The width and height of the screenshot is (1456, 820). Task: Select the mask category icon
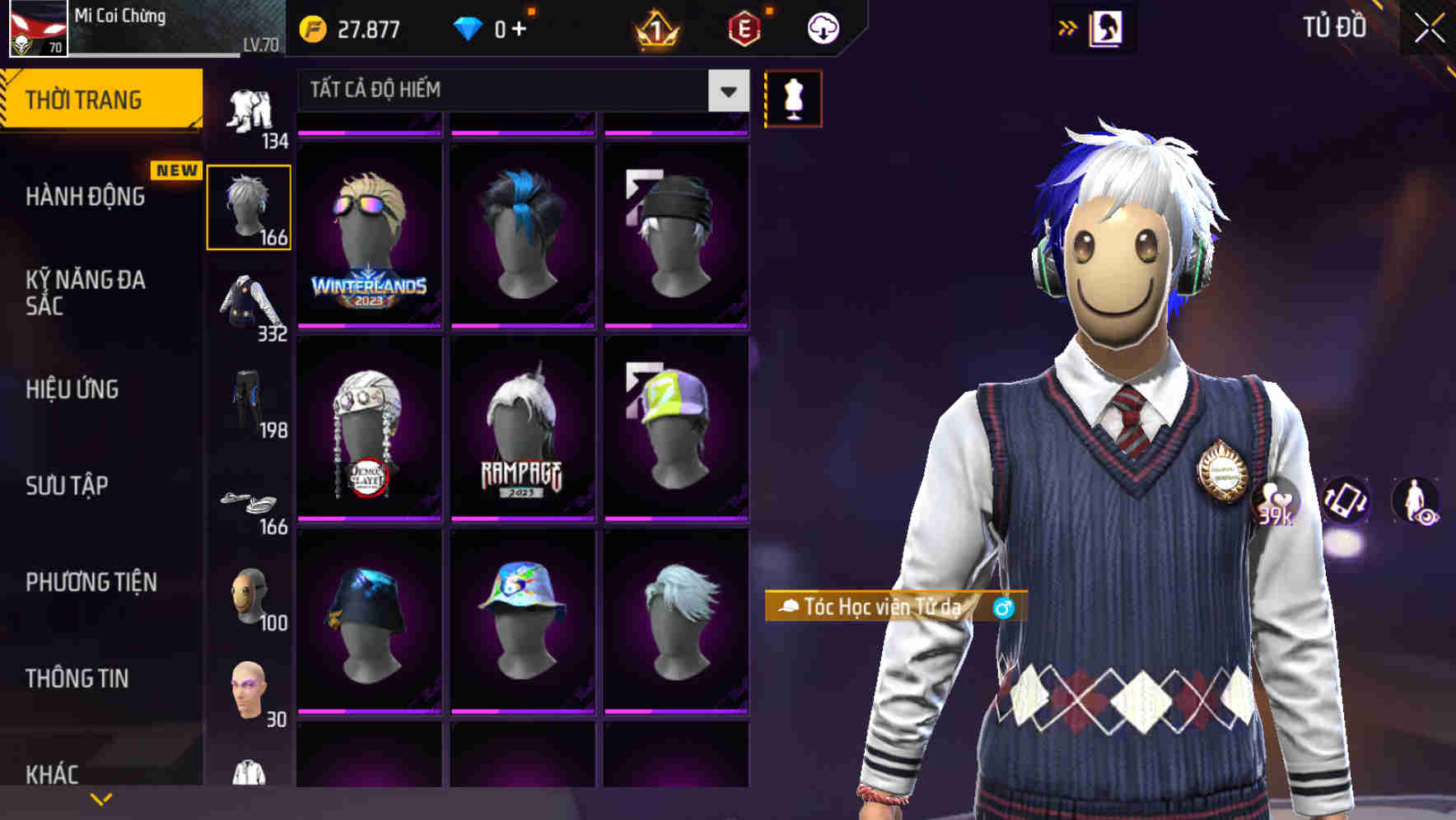(x=248, y=599)
